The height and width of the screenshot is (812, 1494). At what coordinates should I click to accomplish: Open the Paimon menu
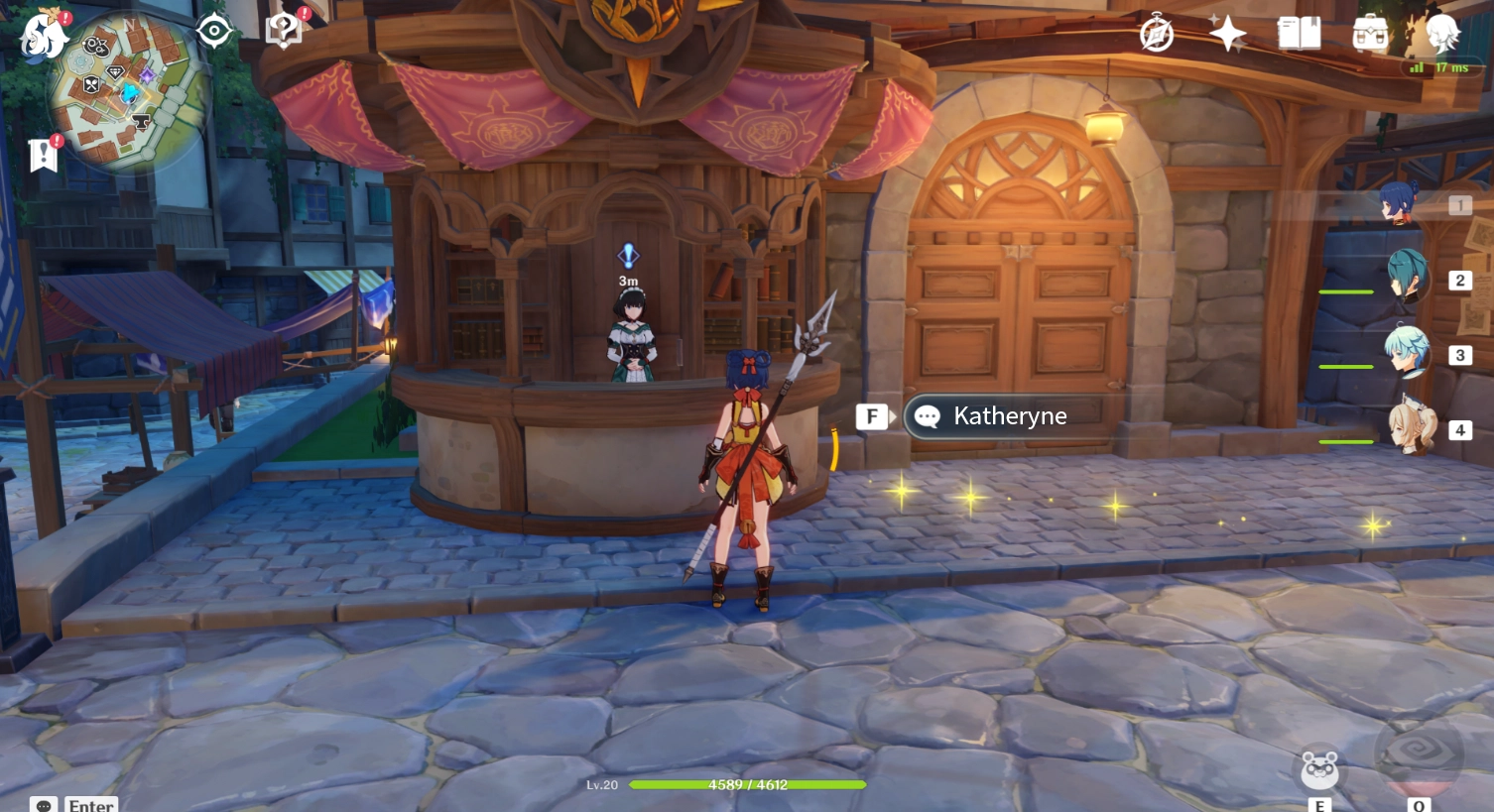pos(42,36)
